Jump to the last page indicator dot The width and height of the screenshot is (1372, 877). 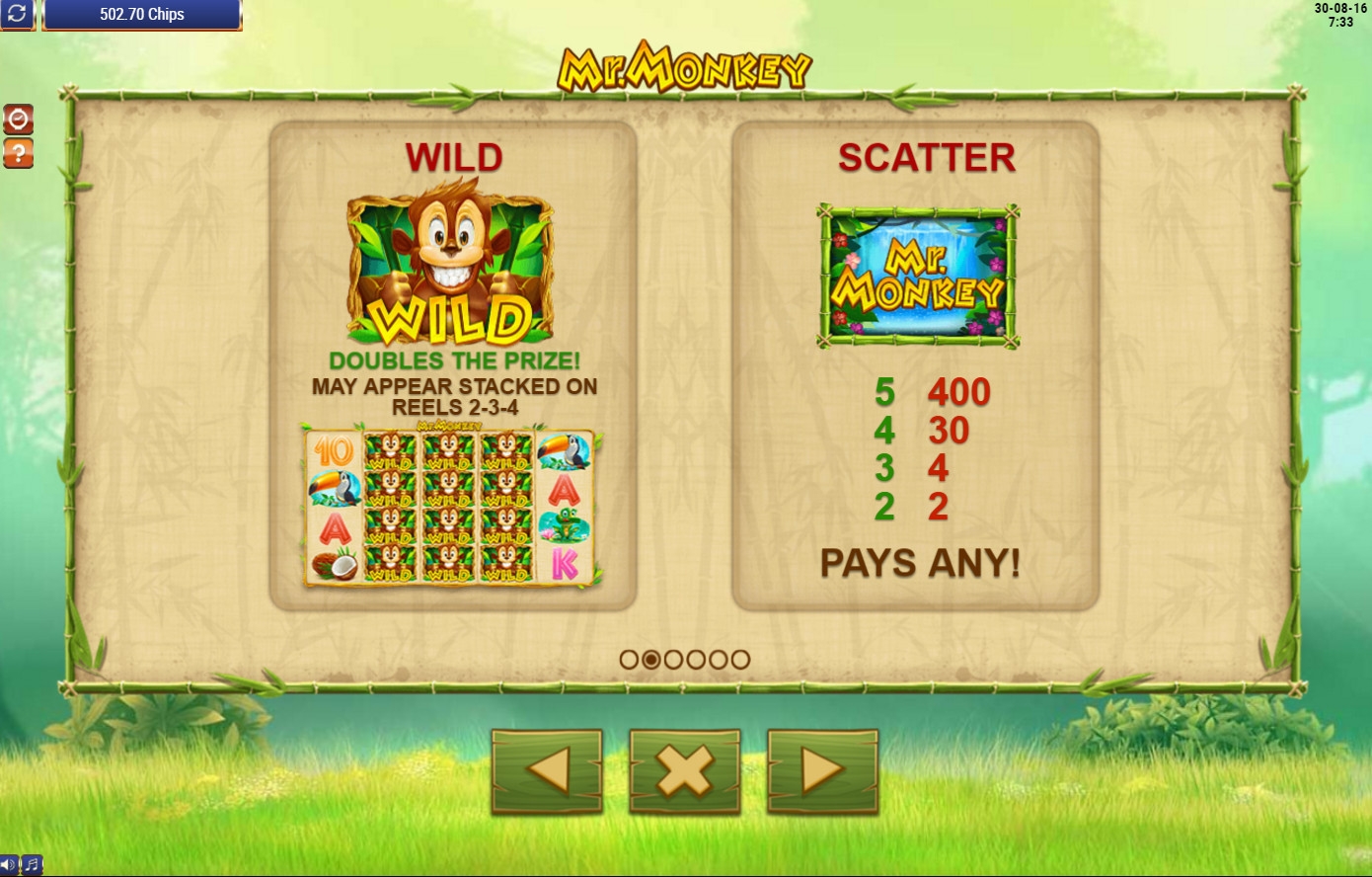point(740,659)
